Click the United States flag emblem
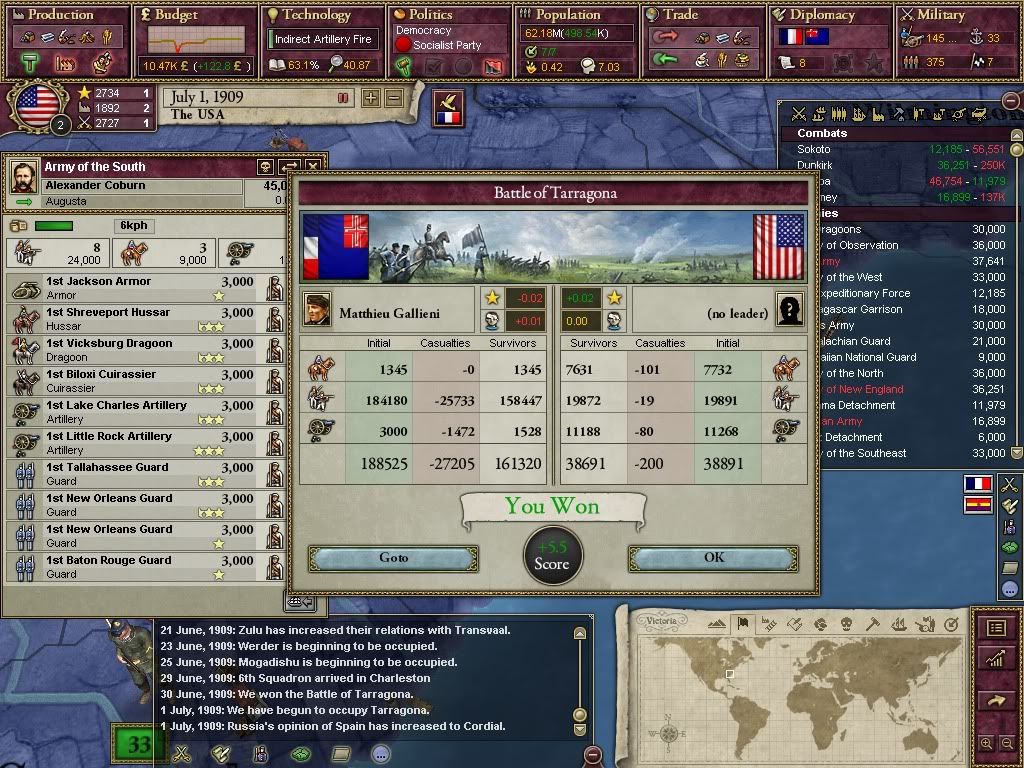The height and width of the screenshot is (768, 1024). tap(37, 105)
